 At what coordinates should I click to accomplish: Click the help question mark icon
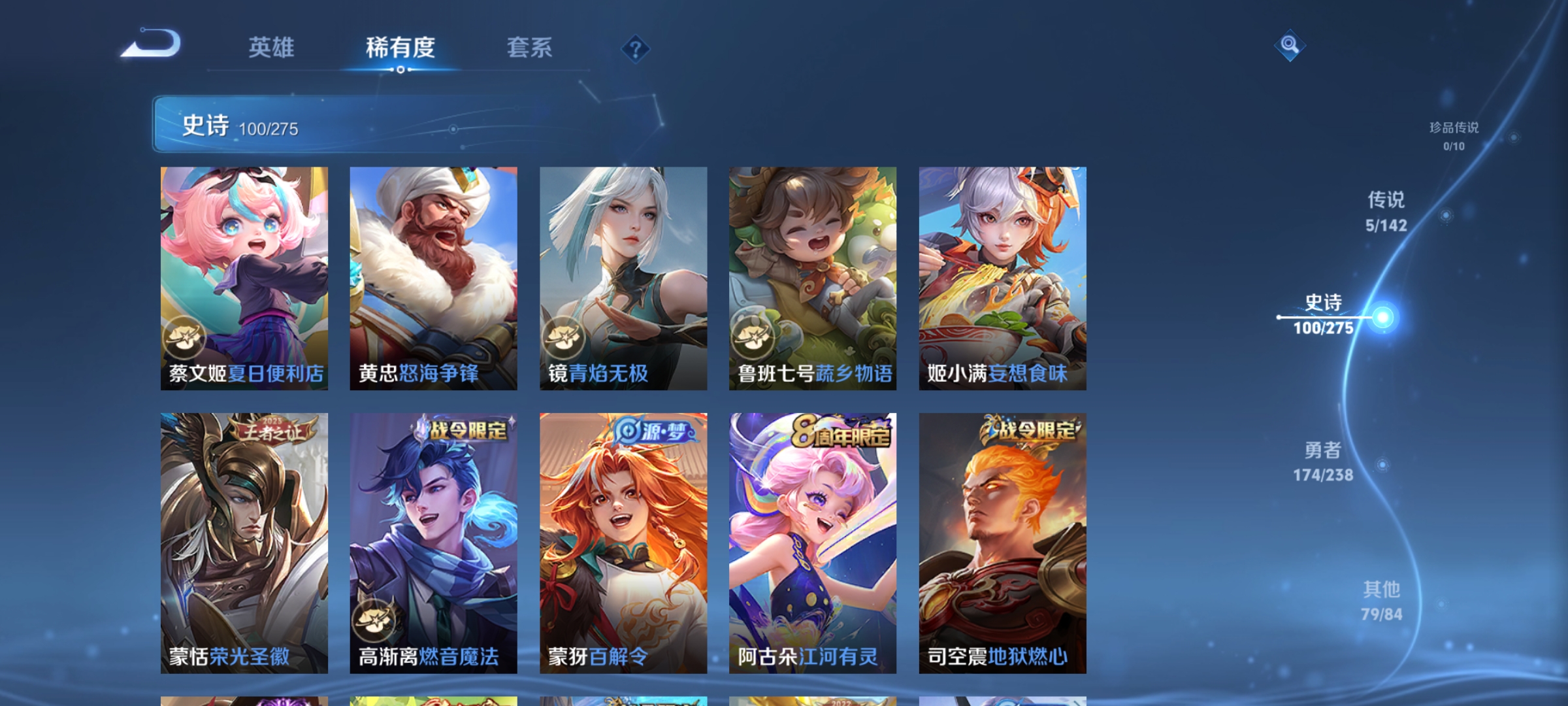point(635,49)
